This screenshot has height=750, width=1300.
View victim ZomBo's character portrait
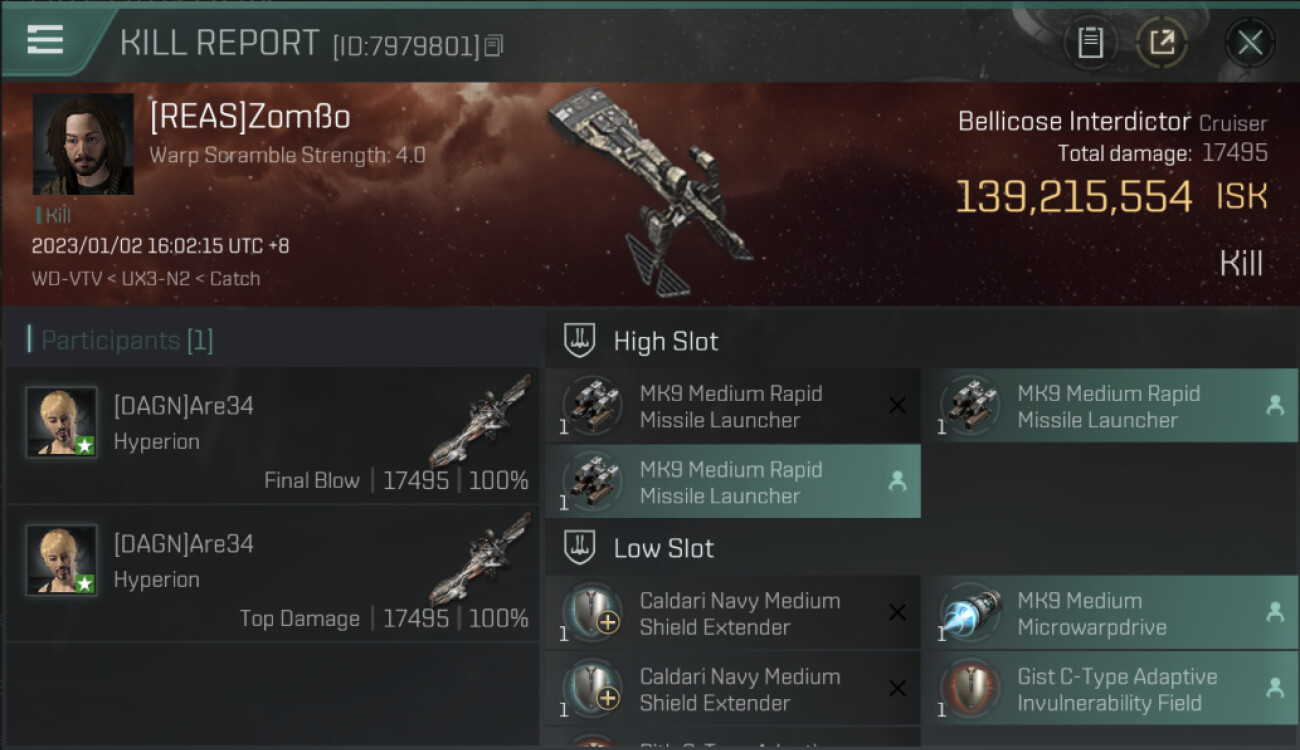[83, 144]
